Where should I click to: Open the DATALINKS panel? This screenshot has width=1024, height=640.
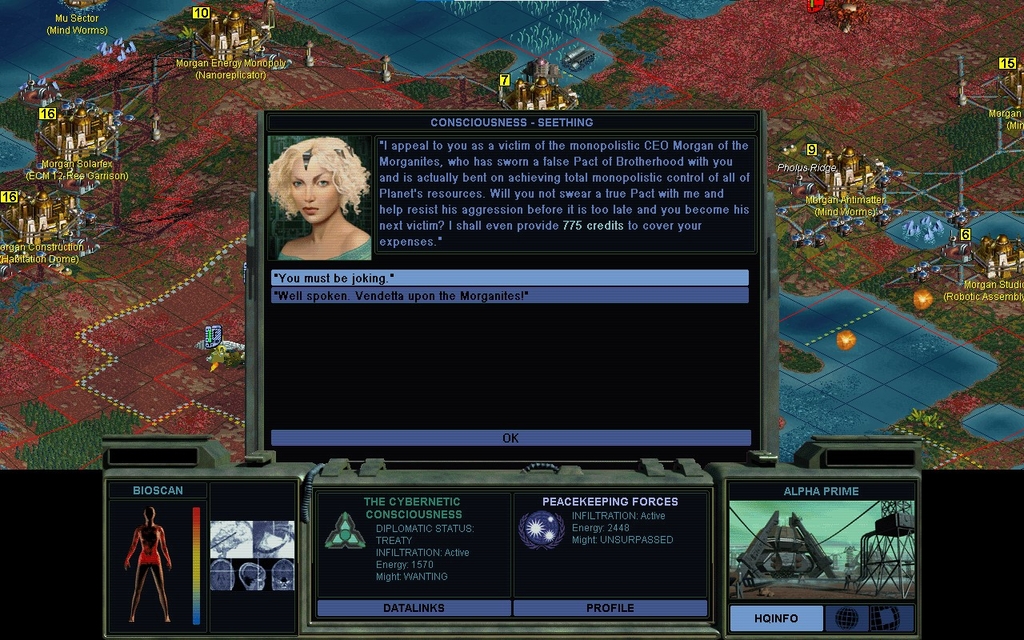click(413, 608)
